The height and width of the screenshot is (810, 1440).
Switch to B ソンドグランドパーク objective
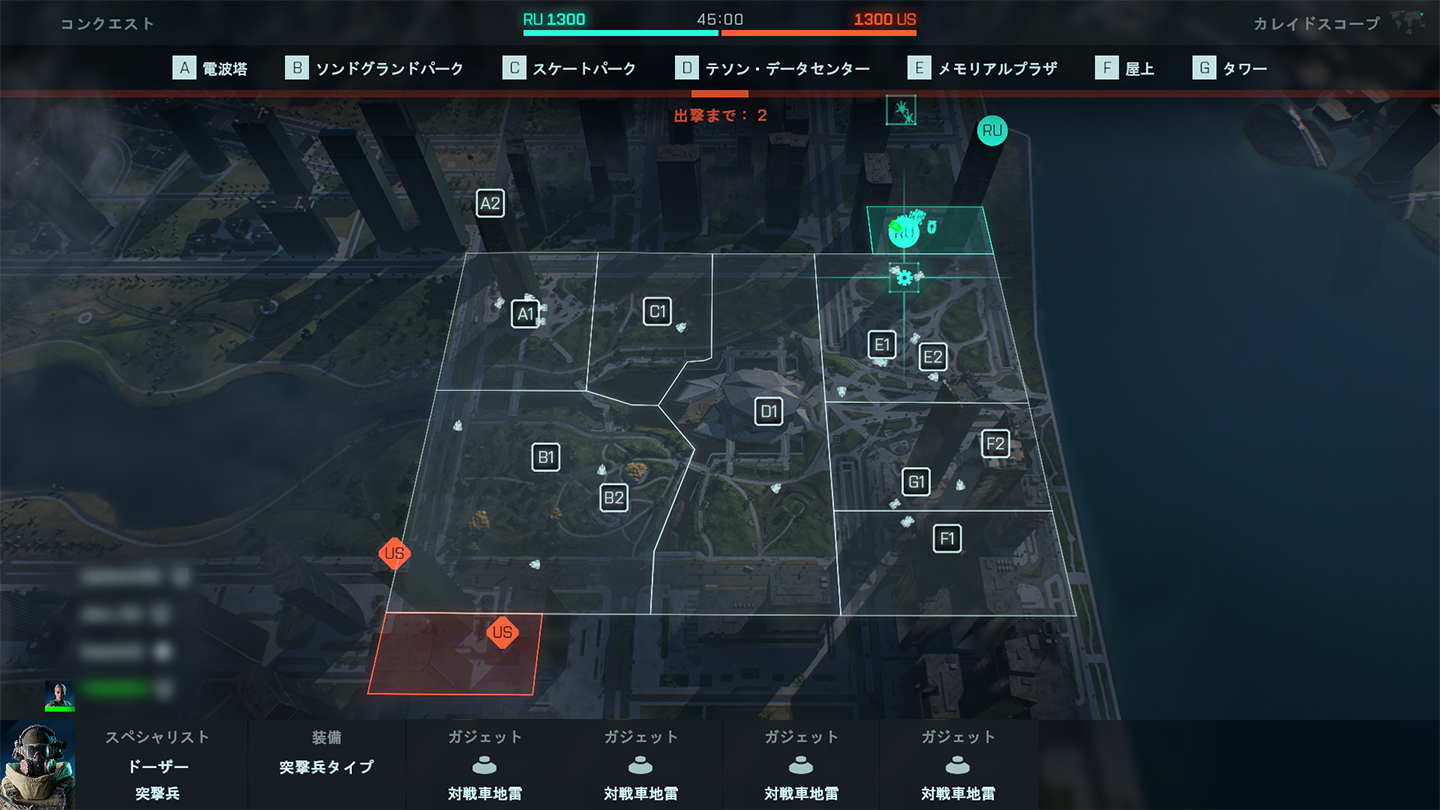click(375, 68)
